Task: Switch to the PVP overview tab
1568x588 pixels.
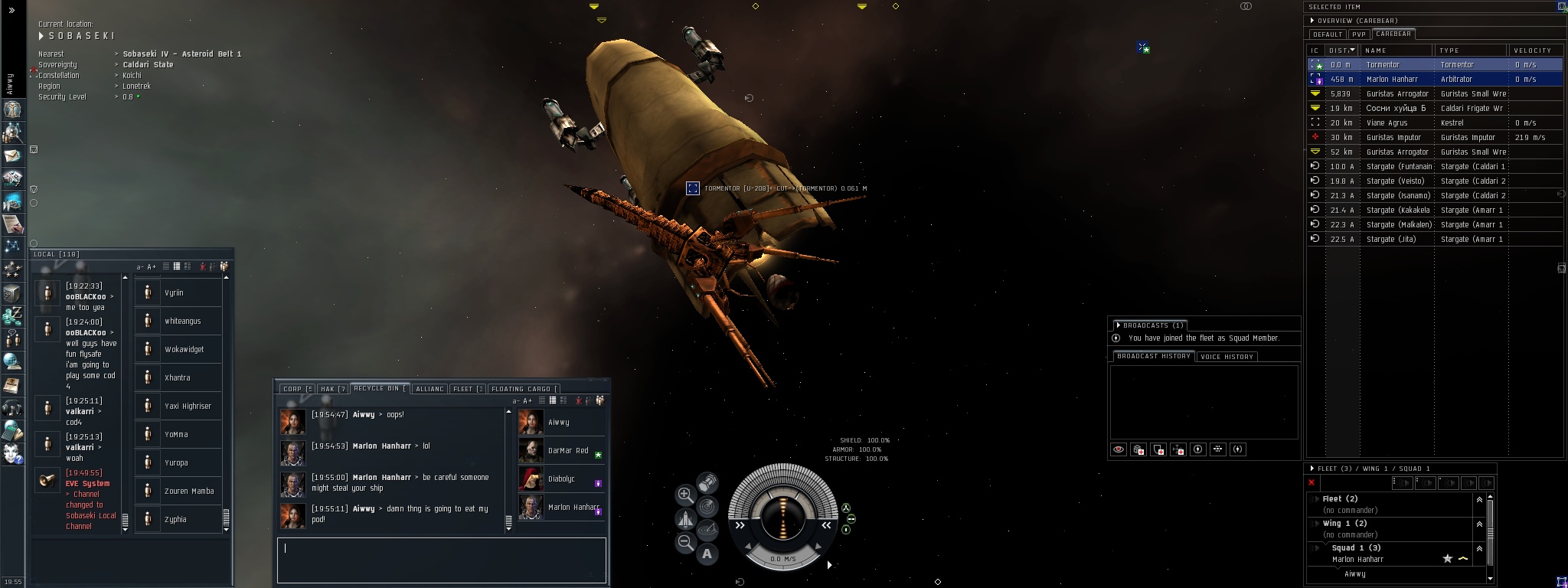Action: [1359, 34]
